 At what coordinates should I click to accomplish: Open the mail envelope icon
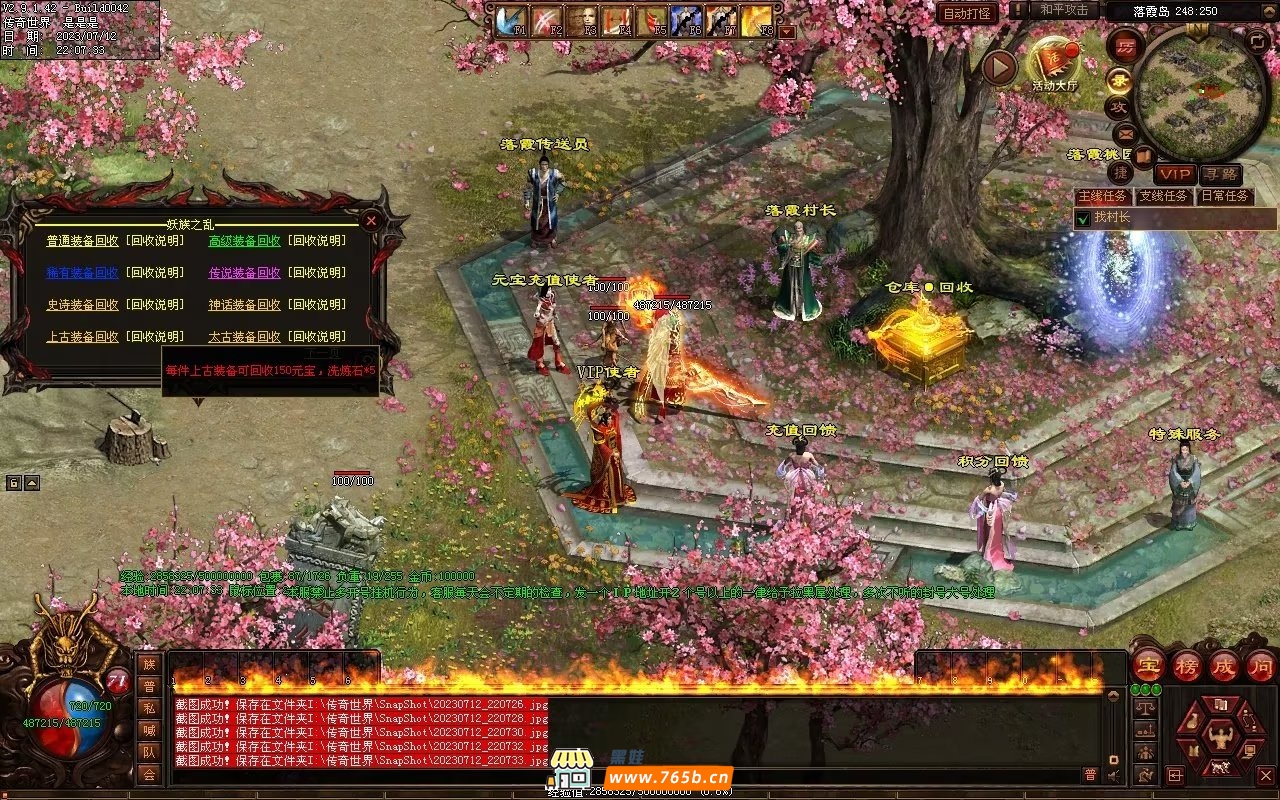[x=1125, y=133]
